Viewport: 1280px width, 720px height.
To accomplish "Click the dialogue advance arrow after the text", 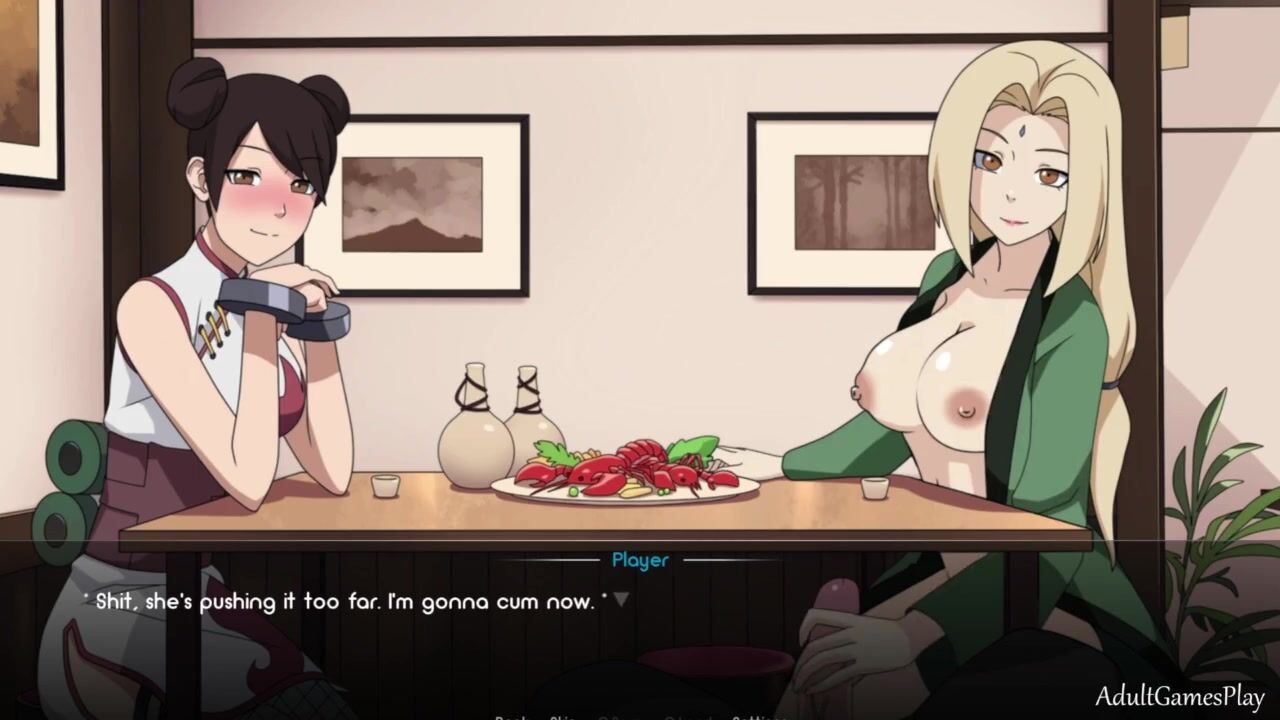I will [x=621, y=600].
